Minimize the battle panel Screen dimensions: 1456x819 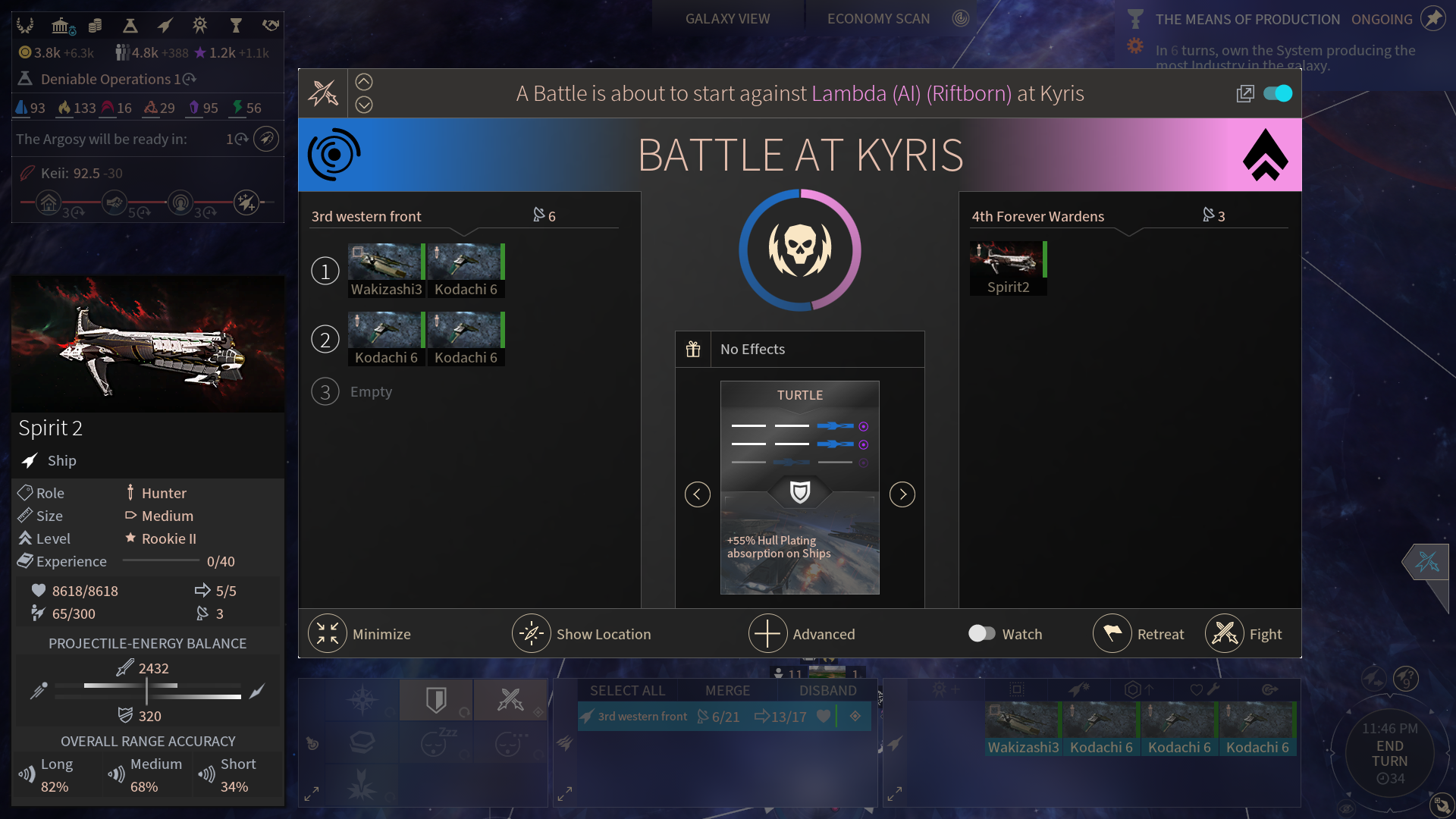pos(360,634)
